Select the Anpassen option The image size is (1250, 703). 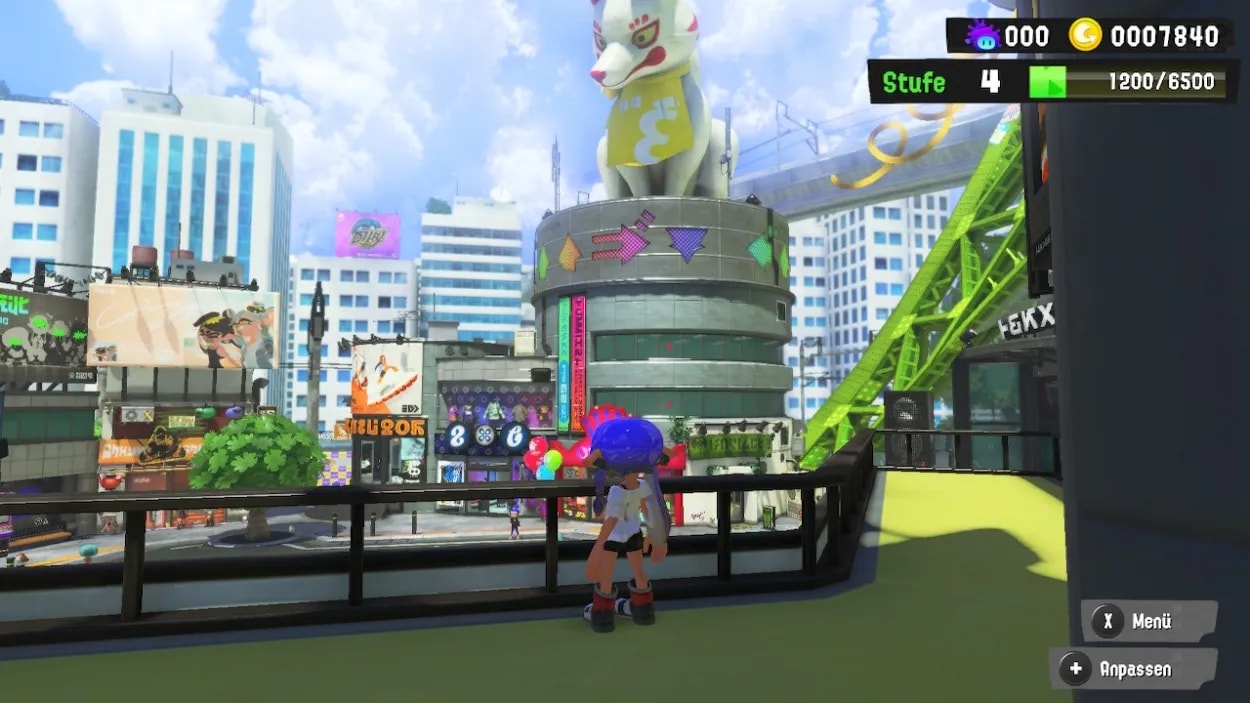click(x=1132, y=669)
